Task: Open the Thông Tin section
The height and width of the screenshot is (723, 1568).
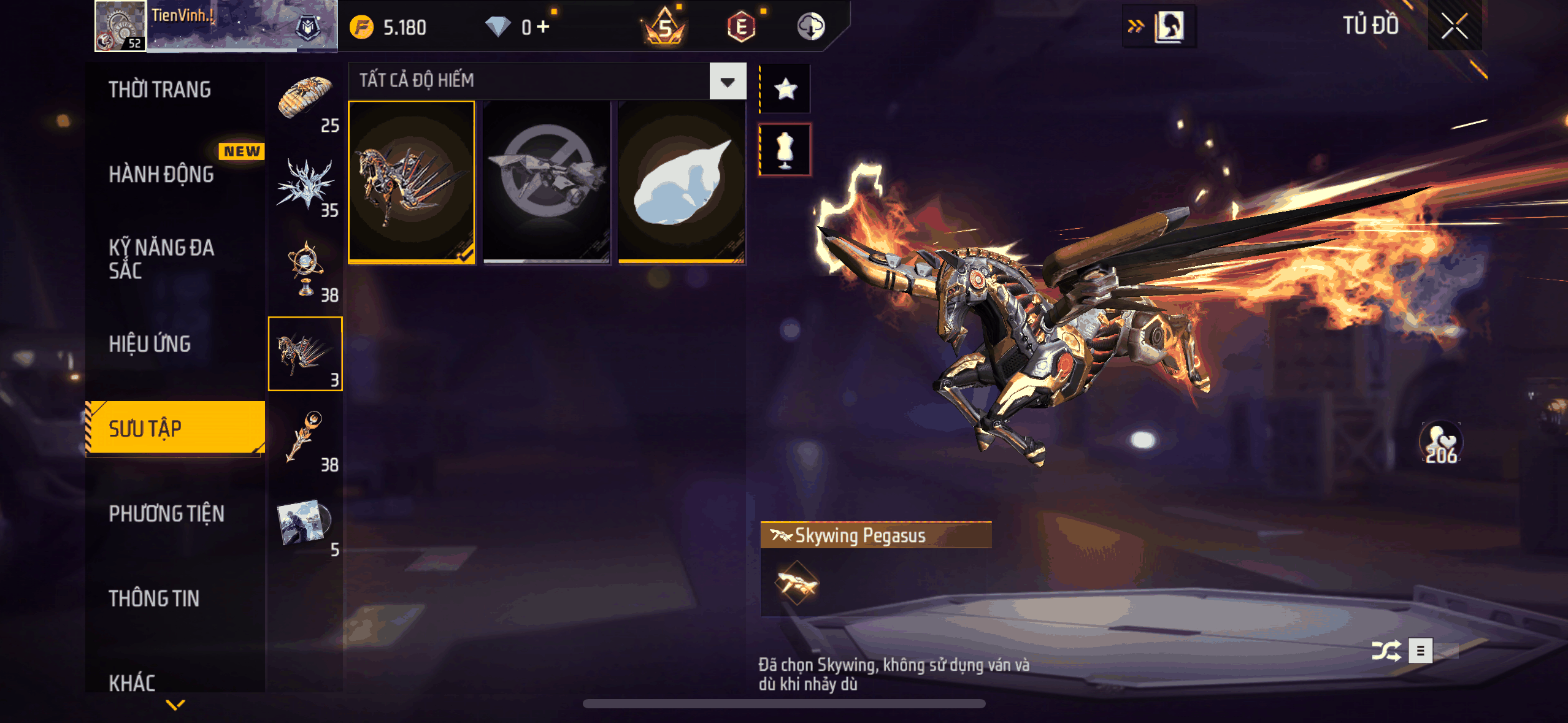Action: tap(154, 598)
